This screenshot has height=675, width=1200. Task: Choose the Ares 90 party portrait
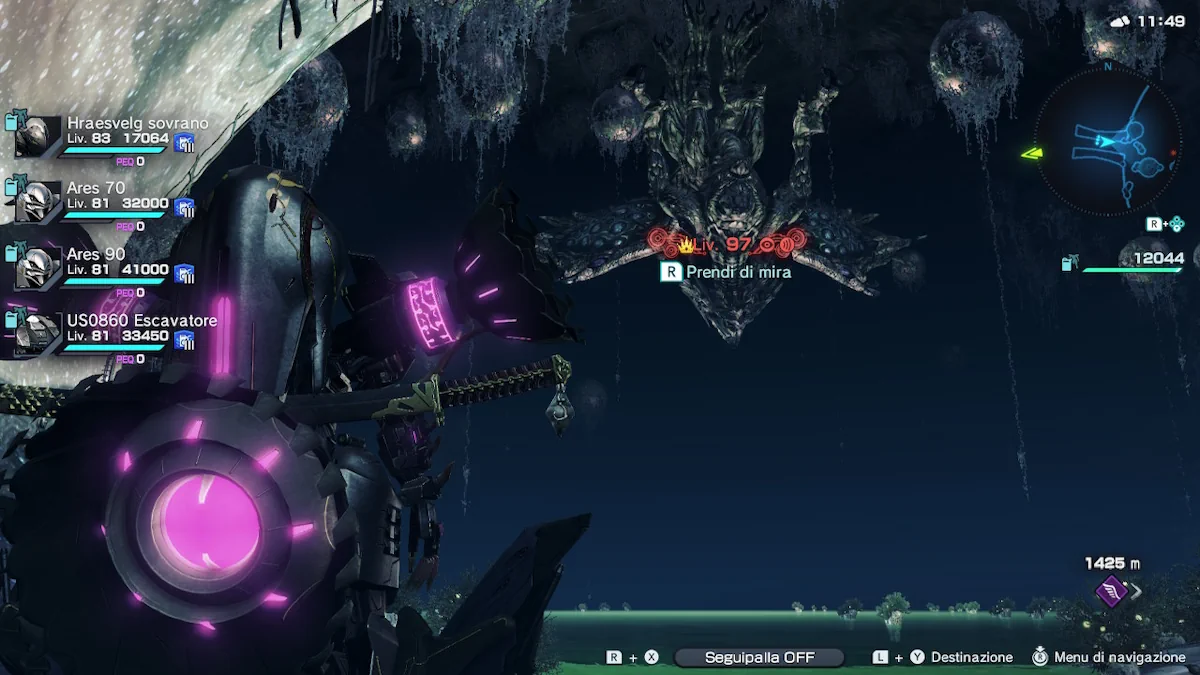tap(38, 268)
